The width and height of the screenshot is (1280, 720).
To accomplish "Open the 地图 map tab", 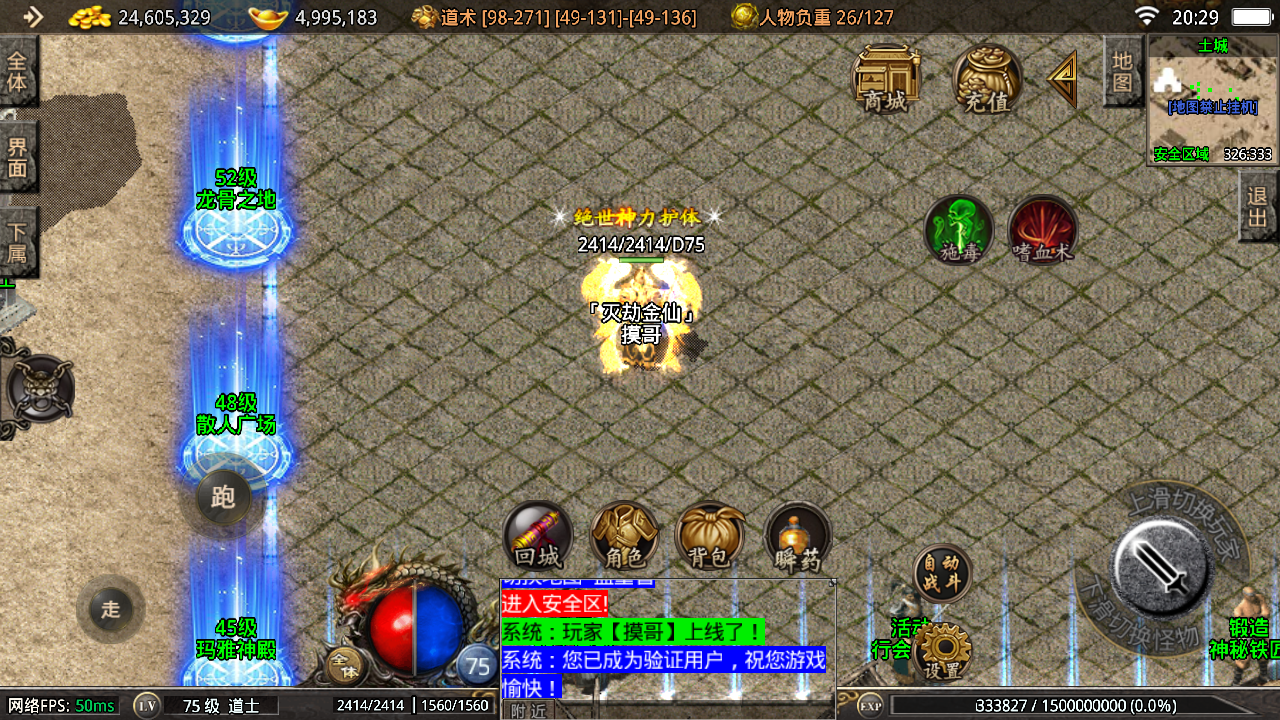I will (x=1122, y=70).
